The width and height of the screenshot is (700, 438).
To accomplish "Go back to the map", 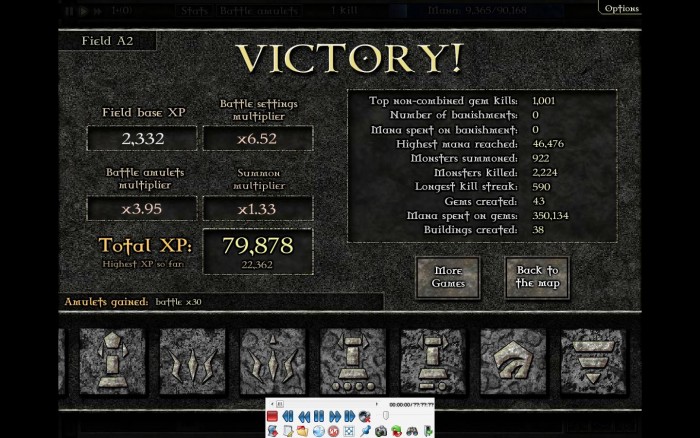I will (x=538, y=277).
